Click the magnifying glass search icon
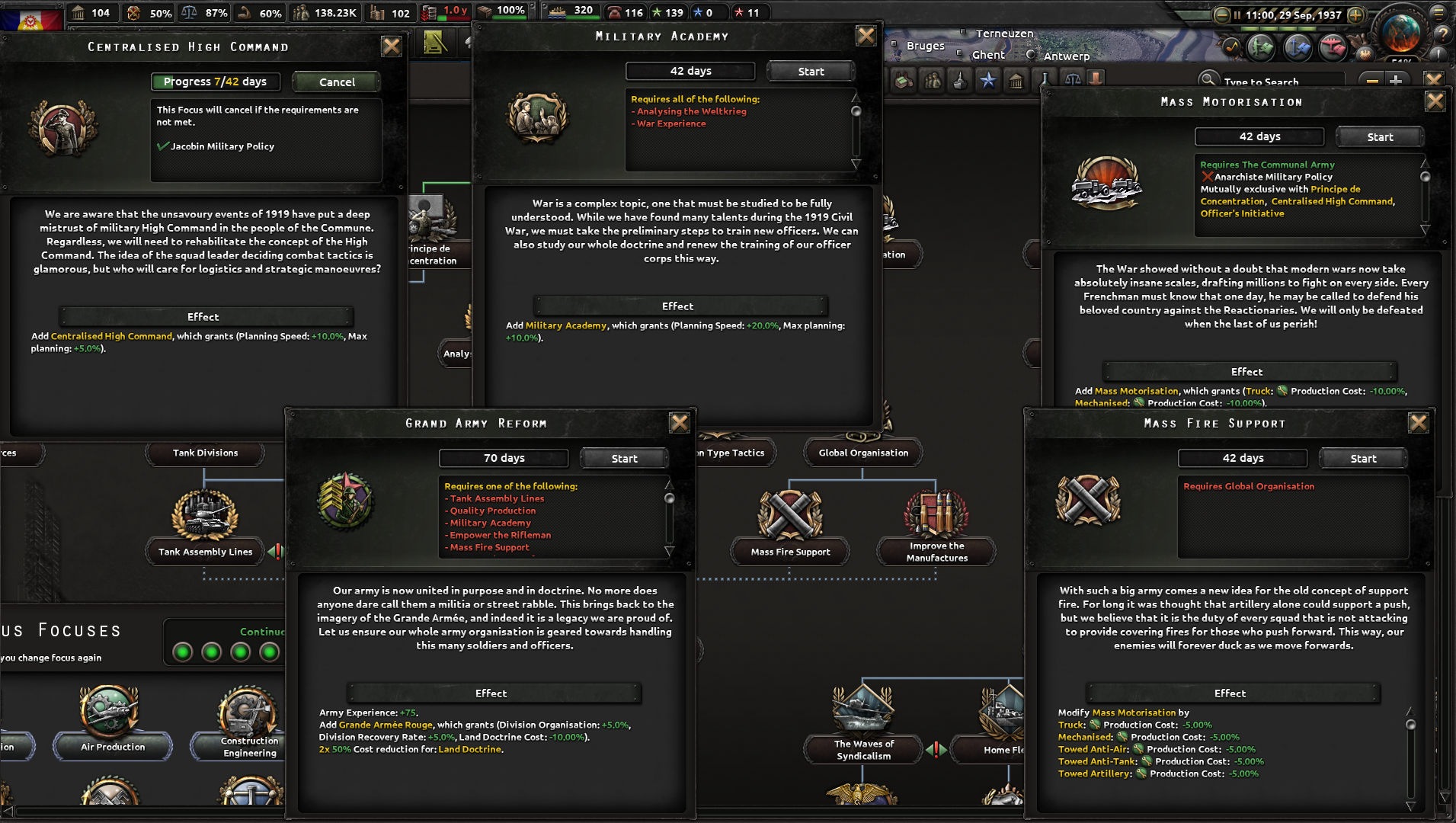The height and width of the screenshot is (823, 1456). (x=1209, y=80)
